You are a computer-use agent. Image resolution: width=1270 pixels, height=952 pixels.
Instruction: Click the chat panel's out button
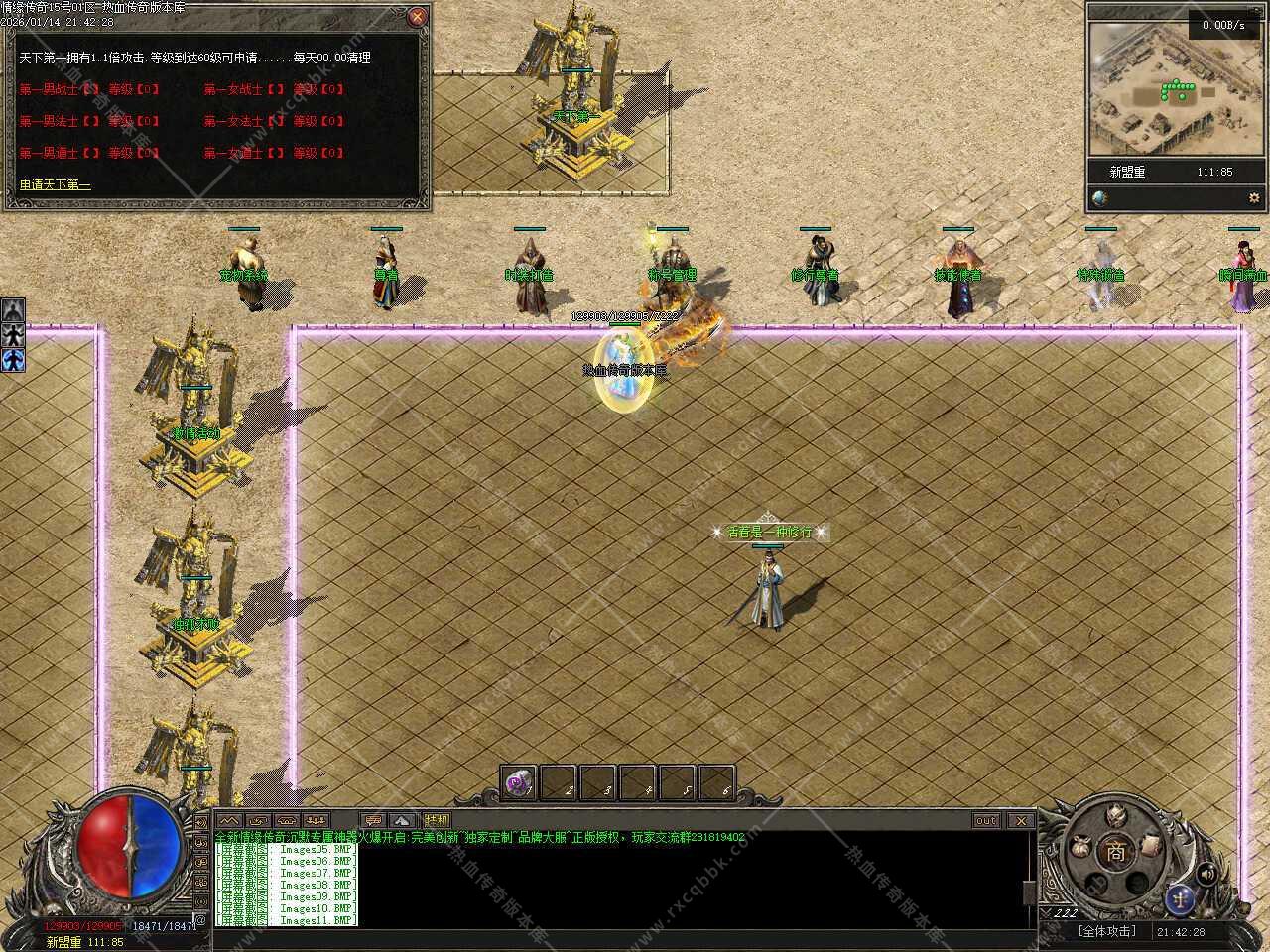click(986, 820)
